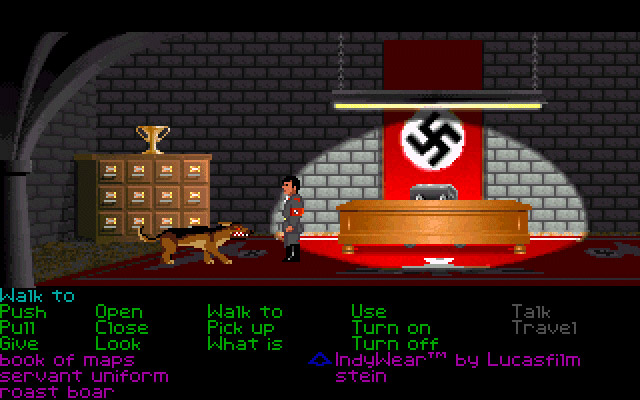Activate the What is verb
Viewport: 640px width, 400px height.
pos(245,344)
